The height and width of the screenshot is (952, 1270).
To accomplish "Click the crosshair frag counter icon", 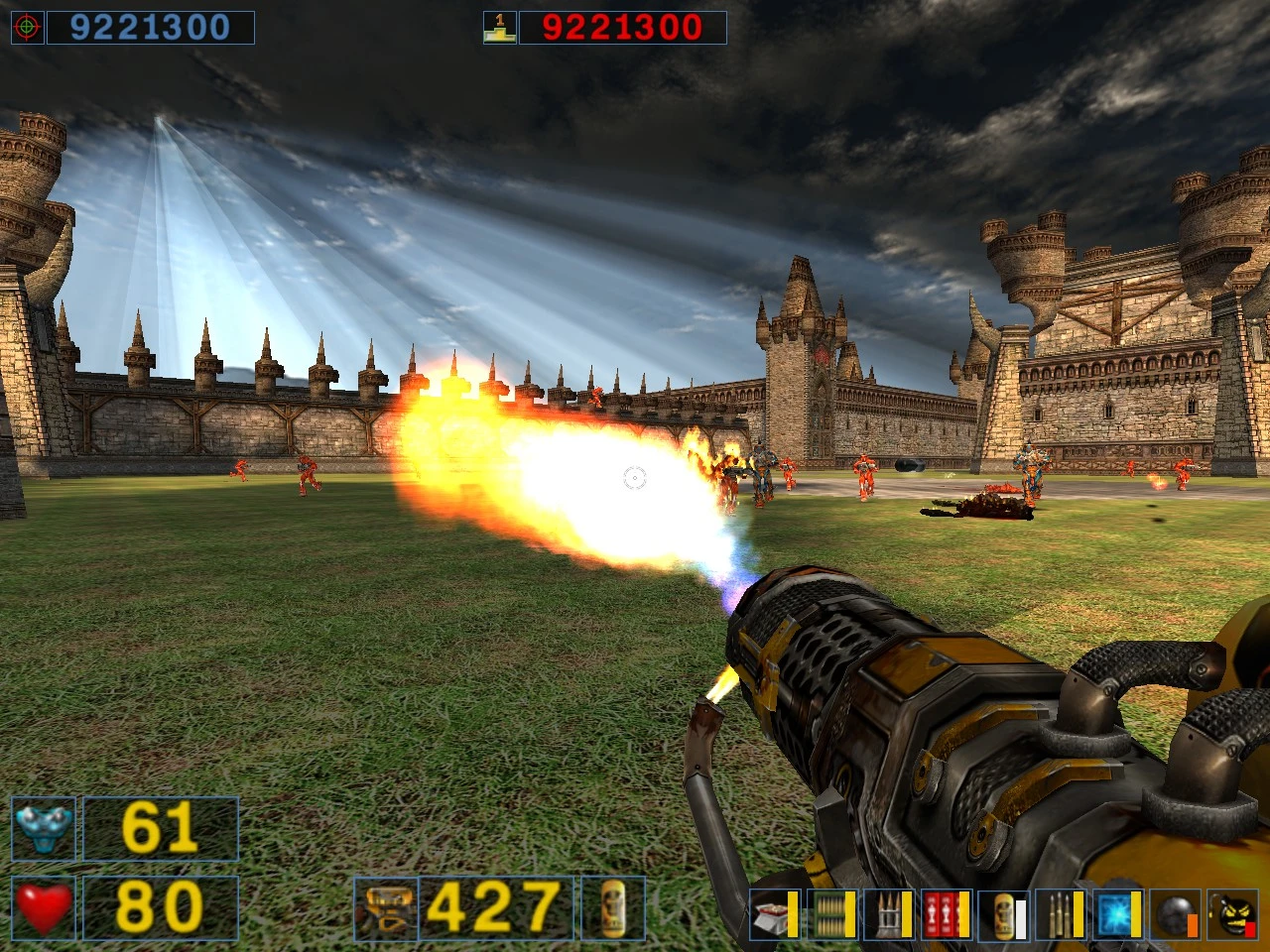I will pos(28,27).
